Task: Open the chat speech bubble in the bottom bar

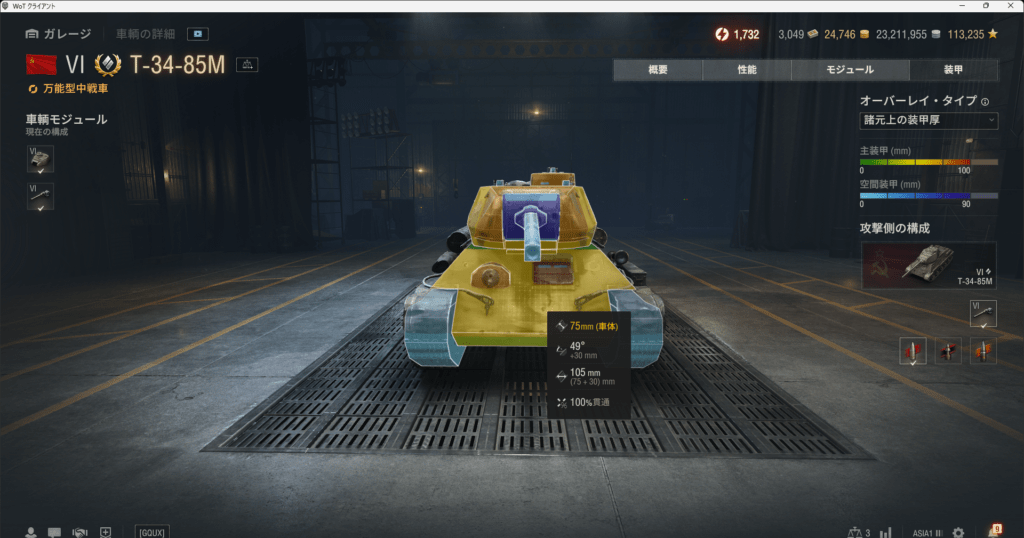Action: click(x=54, y=532)
